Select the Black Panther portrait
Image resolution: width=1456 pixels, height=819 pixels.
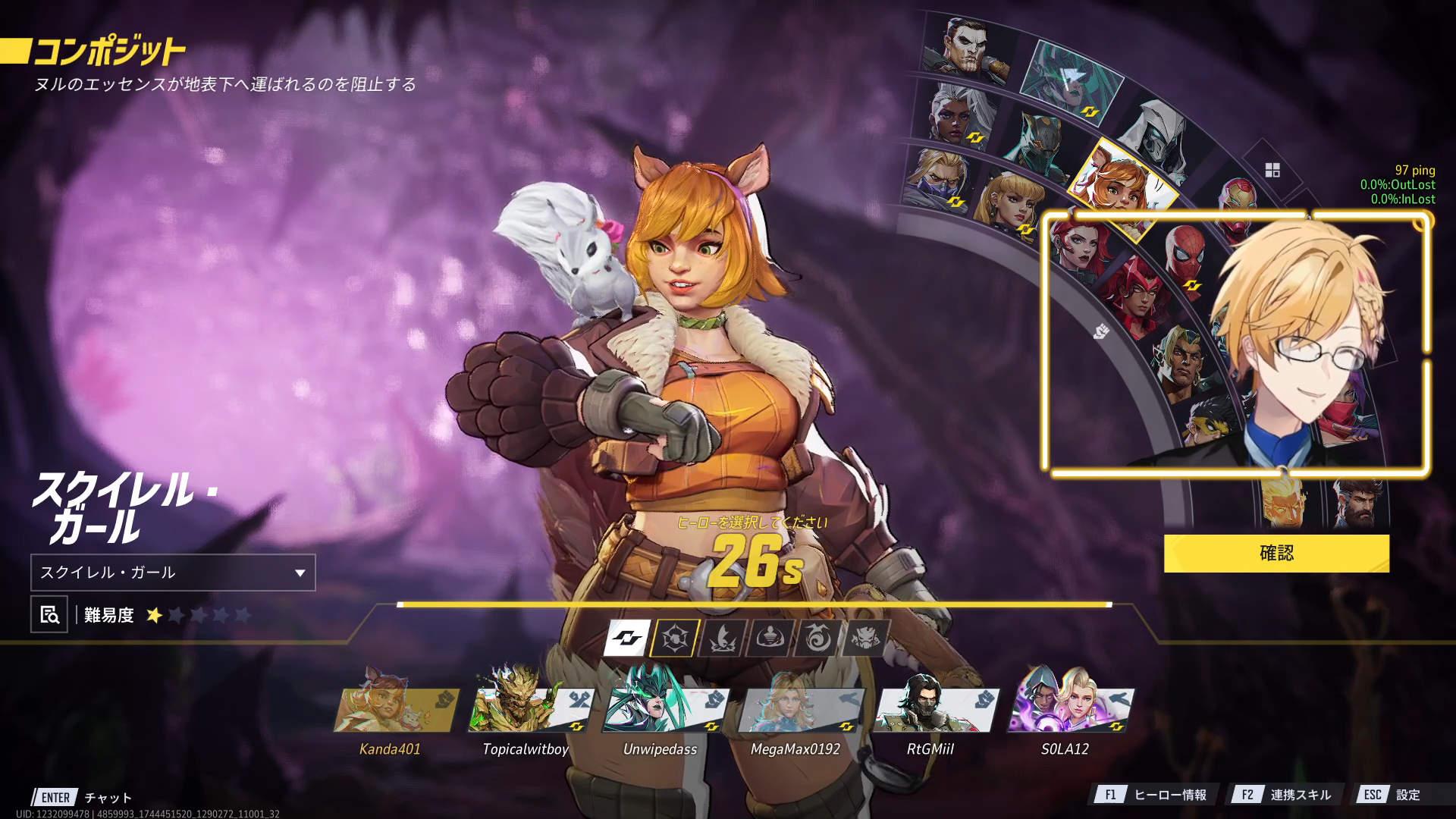point(1040,141)
